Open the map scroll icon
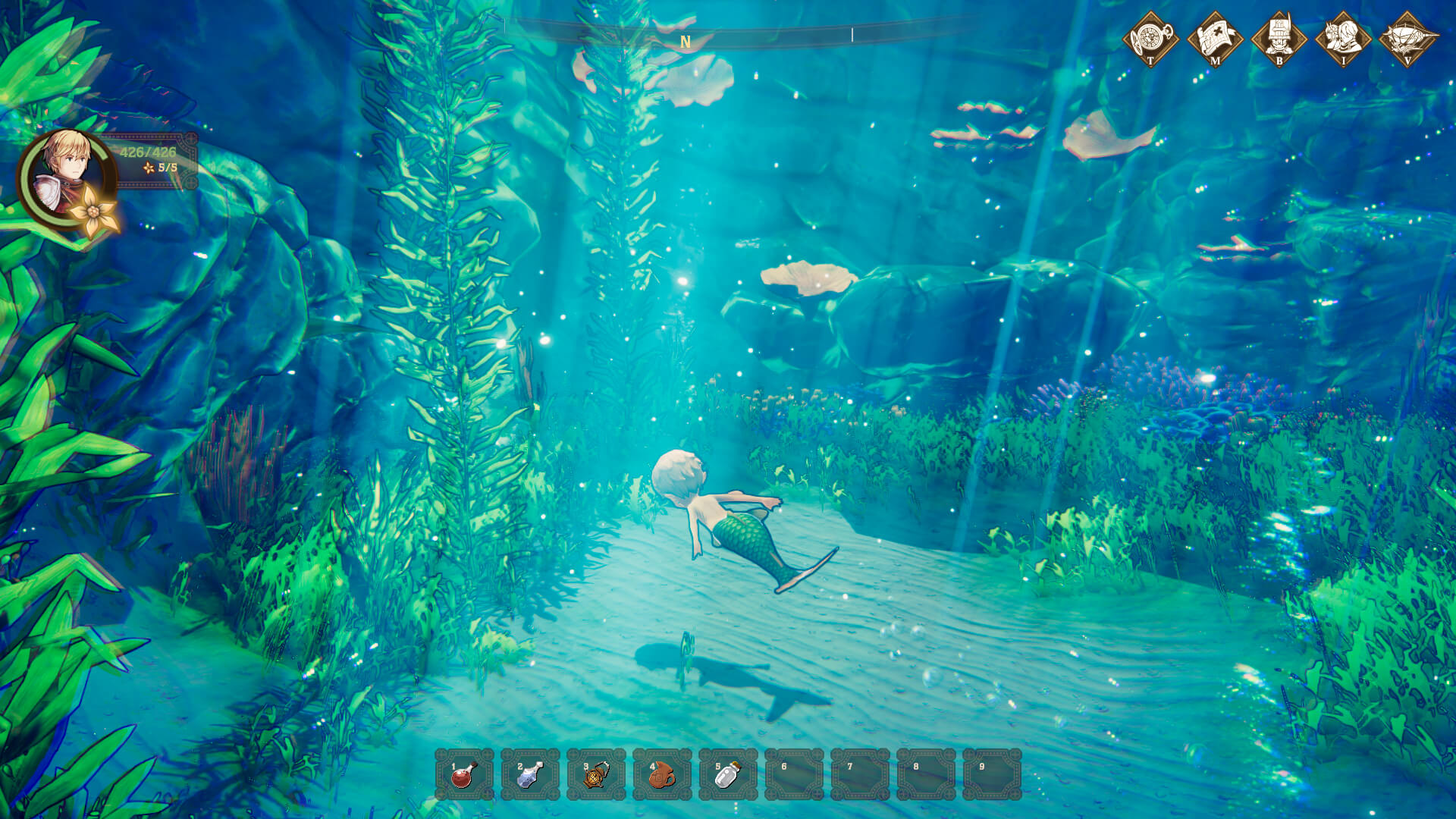1456x819 pixels. tap(1215, 39)
